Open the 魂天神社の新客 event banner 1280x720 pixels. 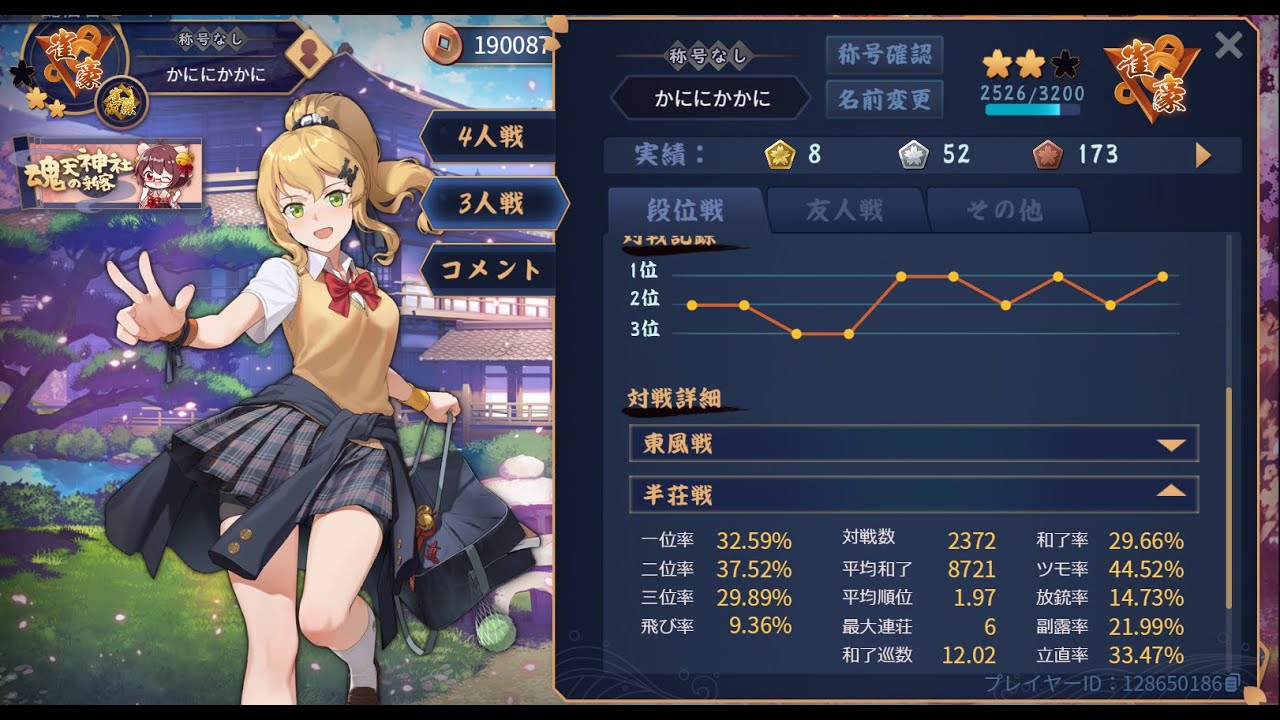pyautogui.click(x=108, y=172)
